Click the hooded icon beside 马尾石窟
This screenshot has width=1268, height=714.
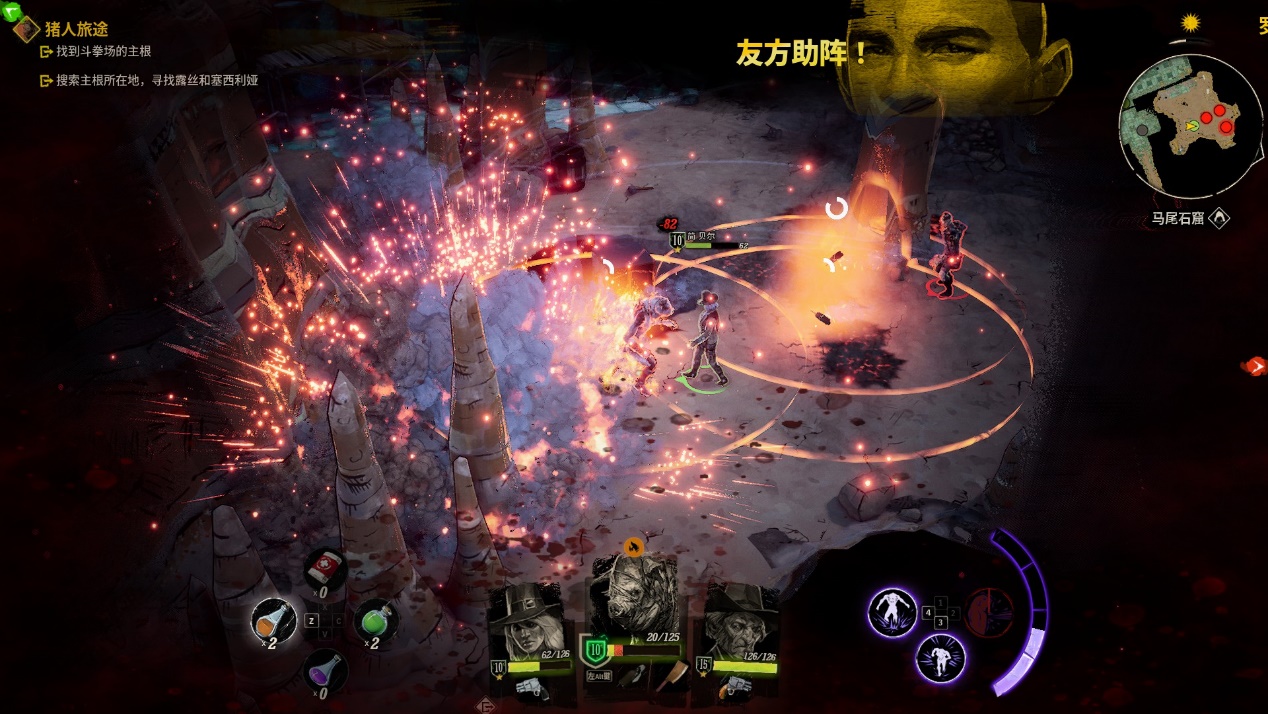pyautogui.click(x=1219, y=217)
